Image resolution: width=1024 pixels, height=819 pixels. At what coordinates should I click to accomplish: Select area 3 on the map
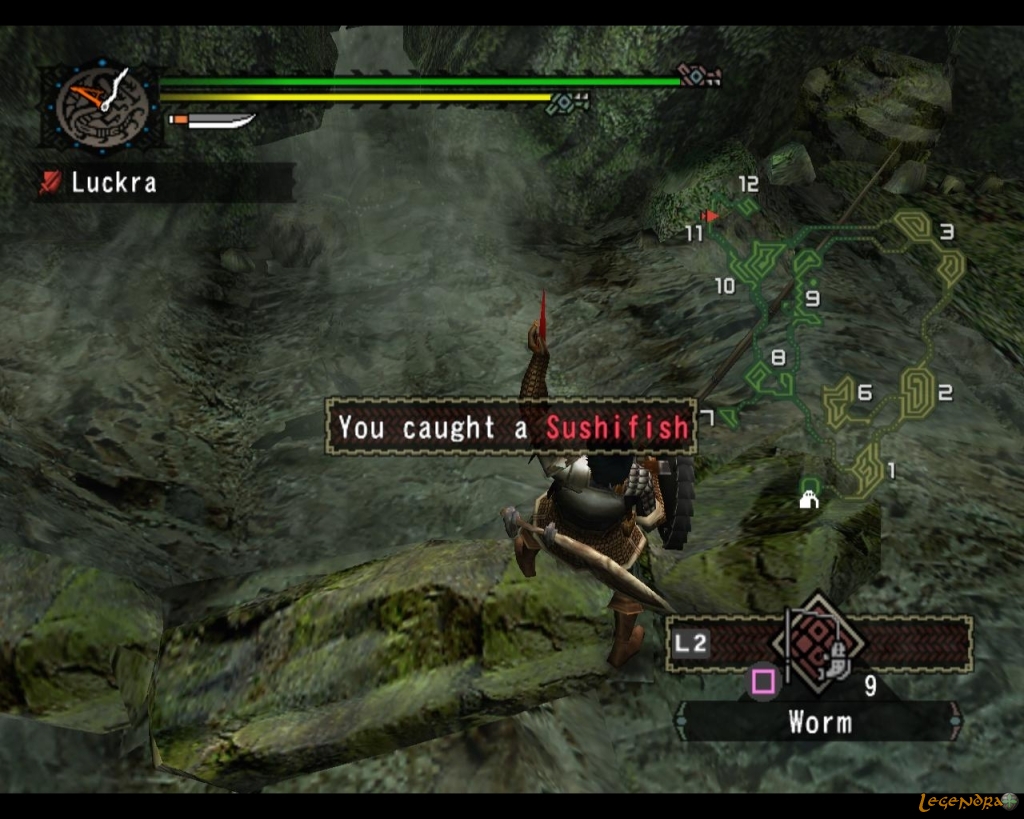pos(946,232)
